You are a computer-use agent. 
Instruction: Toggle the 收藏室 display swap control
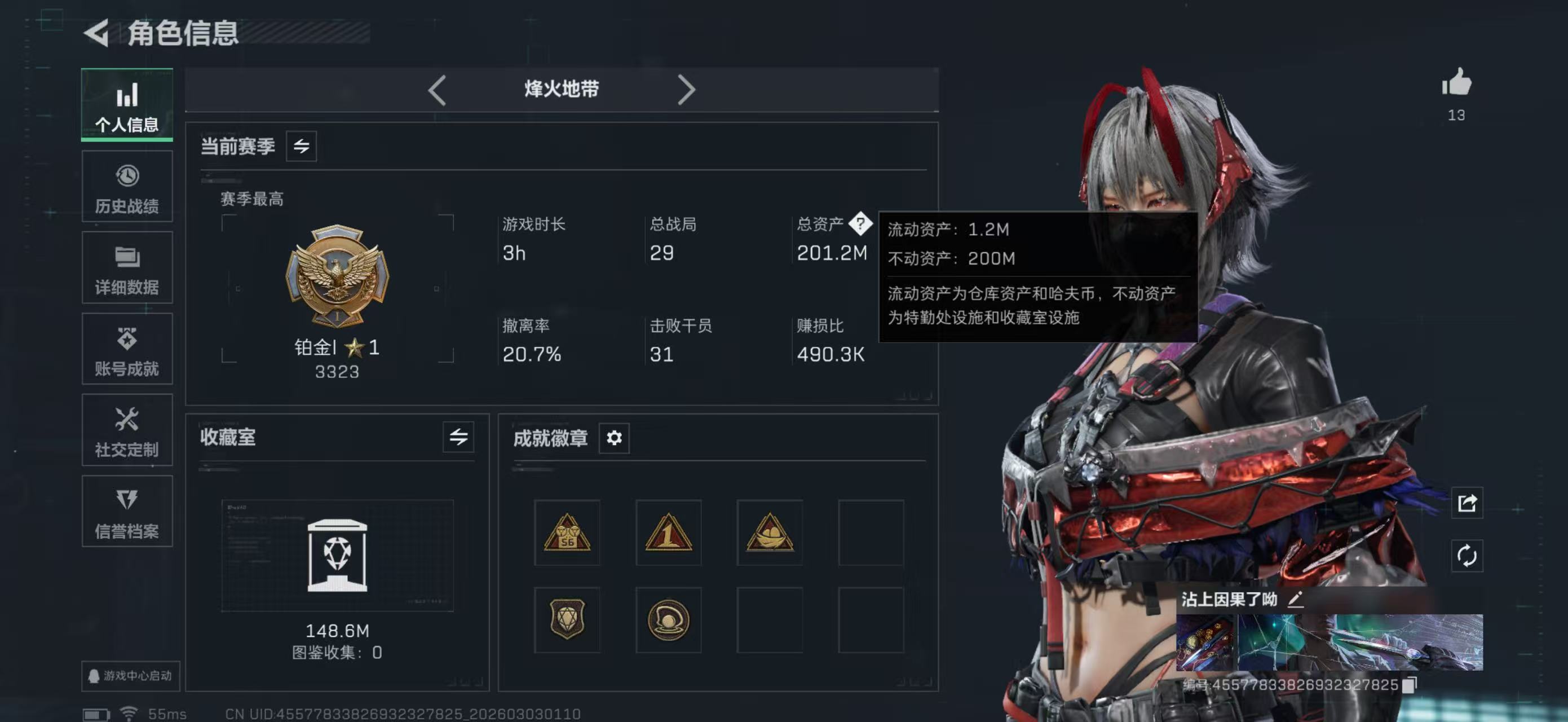point(460,437)
